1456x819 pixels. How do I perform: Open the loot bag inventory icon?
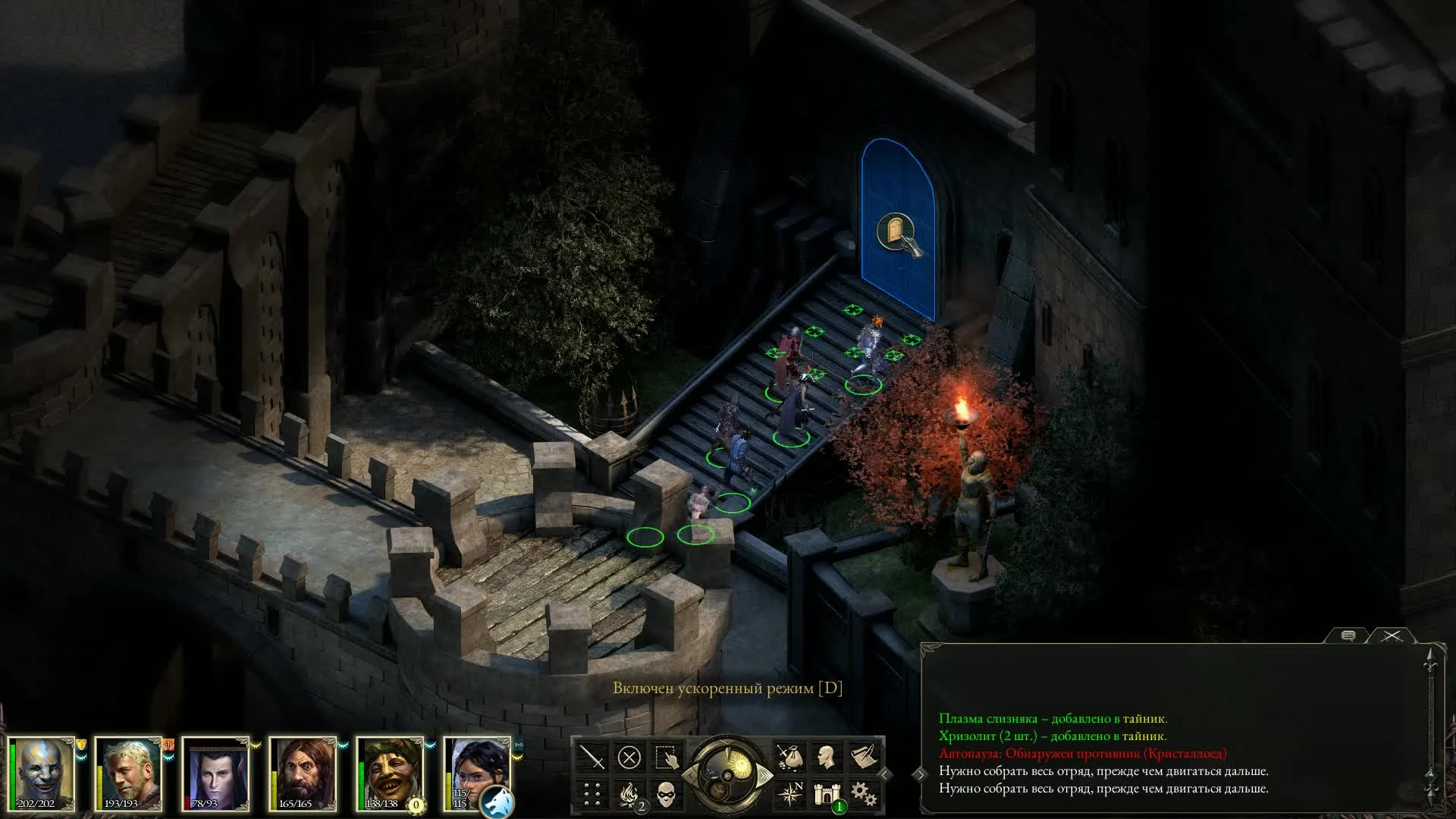pyautogui.click(x=790, y=756)
